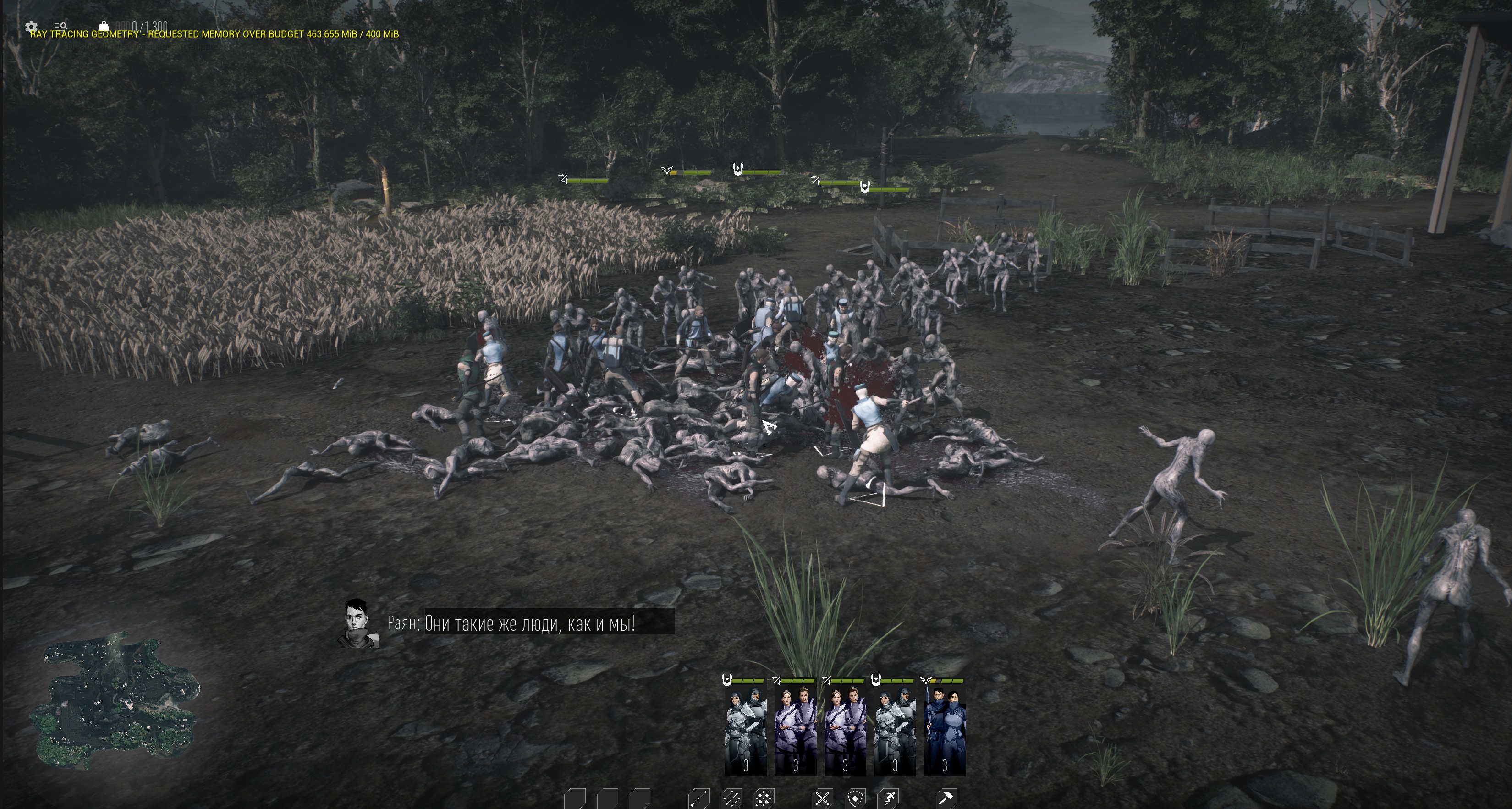Screen dimensions: 1512x809
Task: Toggle the crossed swords attack stance
Action: click(x=823, y=798)
